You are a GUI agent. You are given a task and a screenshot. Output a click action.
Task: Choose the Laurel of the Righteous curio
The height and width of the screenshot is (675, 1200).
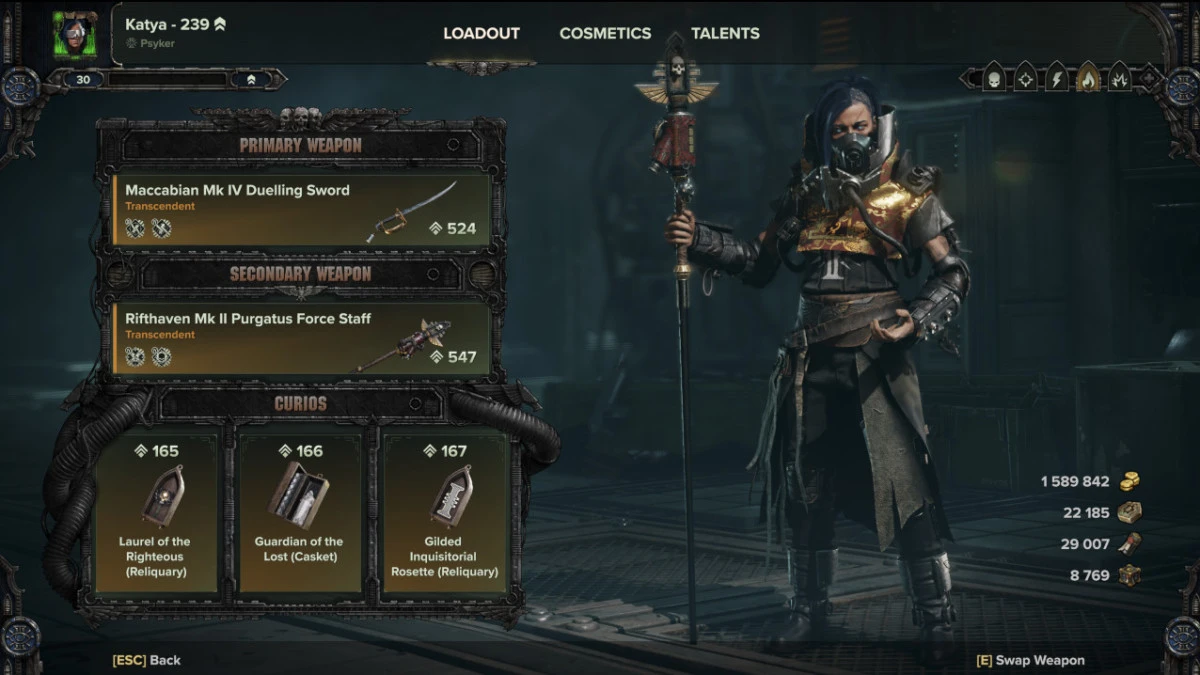point(155,513)
